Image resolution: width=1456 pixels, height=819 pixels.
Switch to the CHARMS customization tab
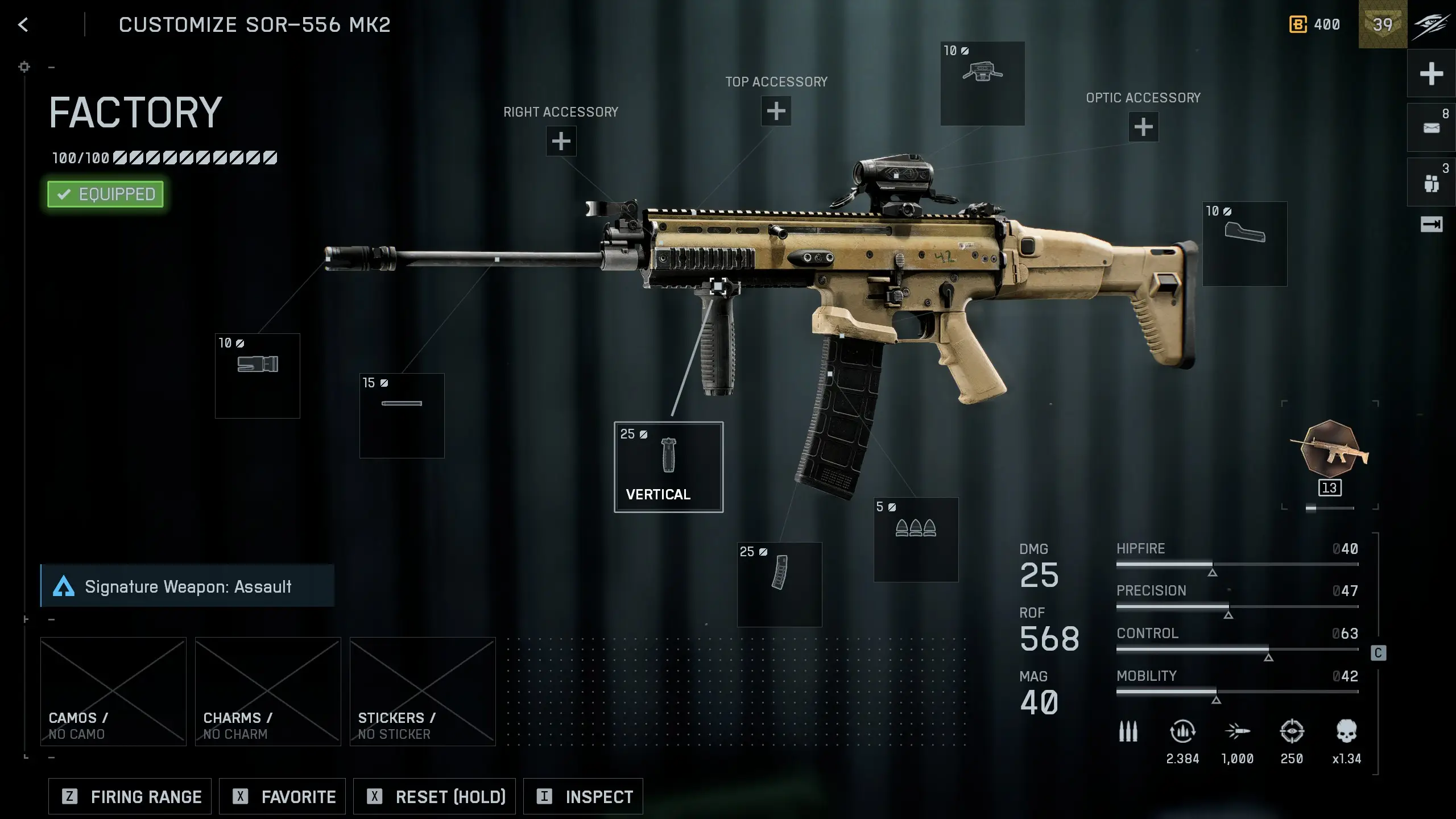point(267,691)
